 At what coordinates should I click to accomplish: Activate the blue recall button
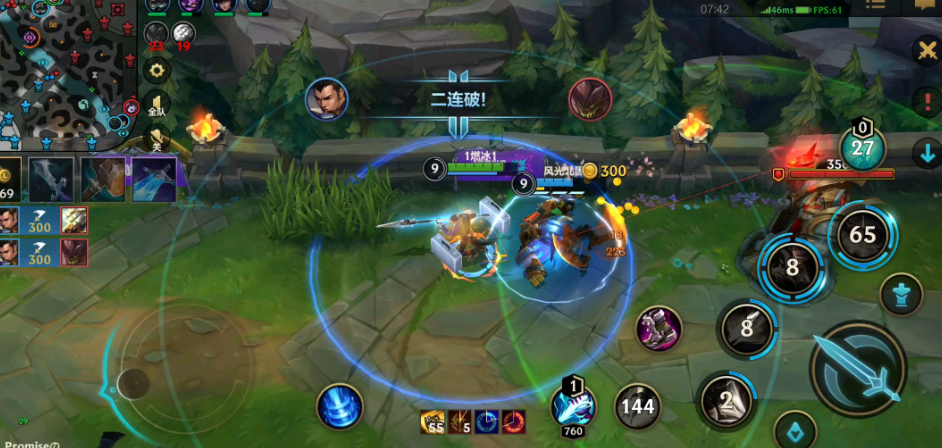point(339,407)
